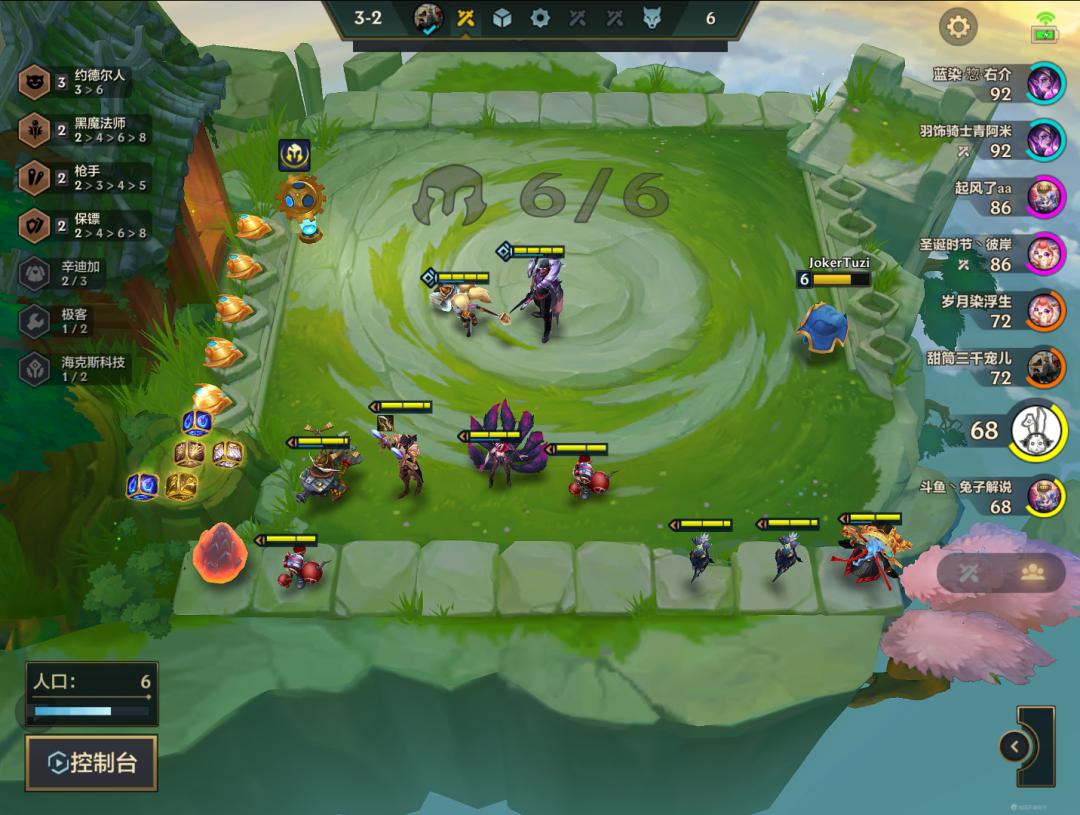The image size is (1080, 815).
Task: Tap the 人口 population level panel
Action: click(x=91, y=693)
